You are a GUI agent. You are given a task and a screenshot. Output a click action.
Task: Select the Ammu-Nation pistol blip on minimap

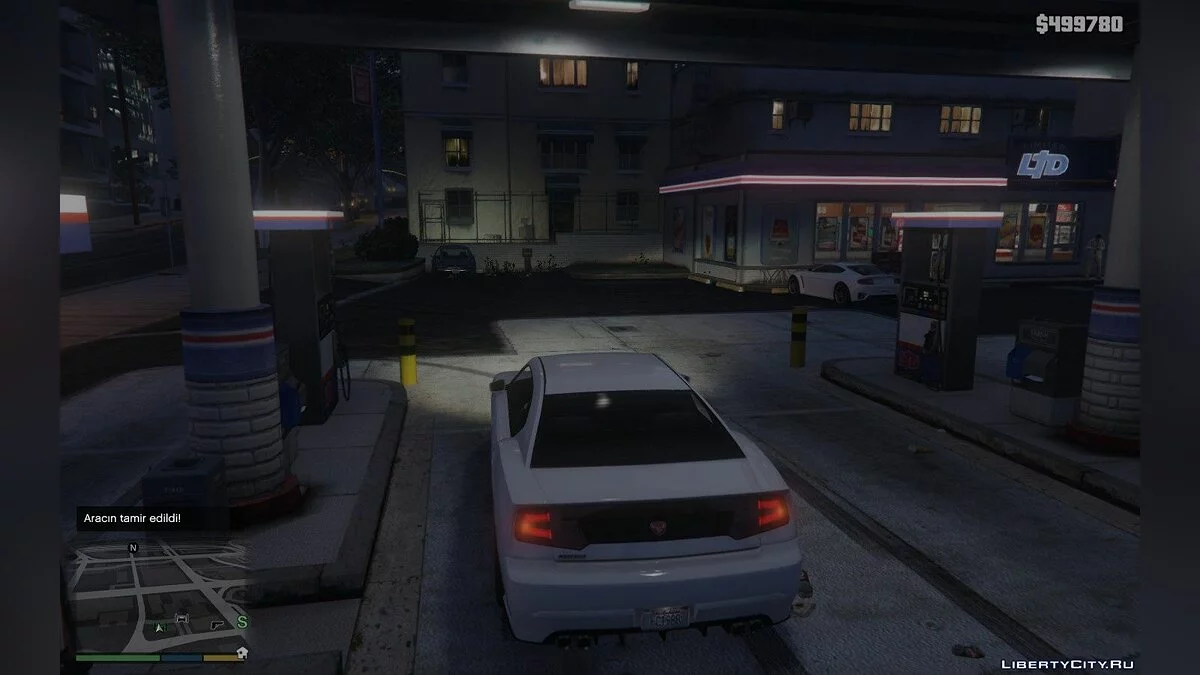216,624
